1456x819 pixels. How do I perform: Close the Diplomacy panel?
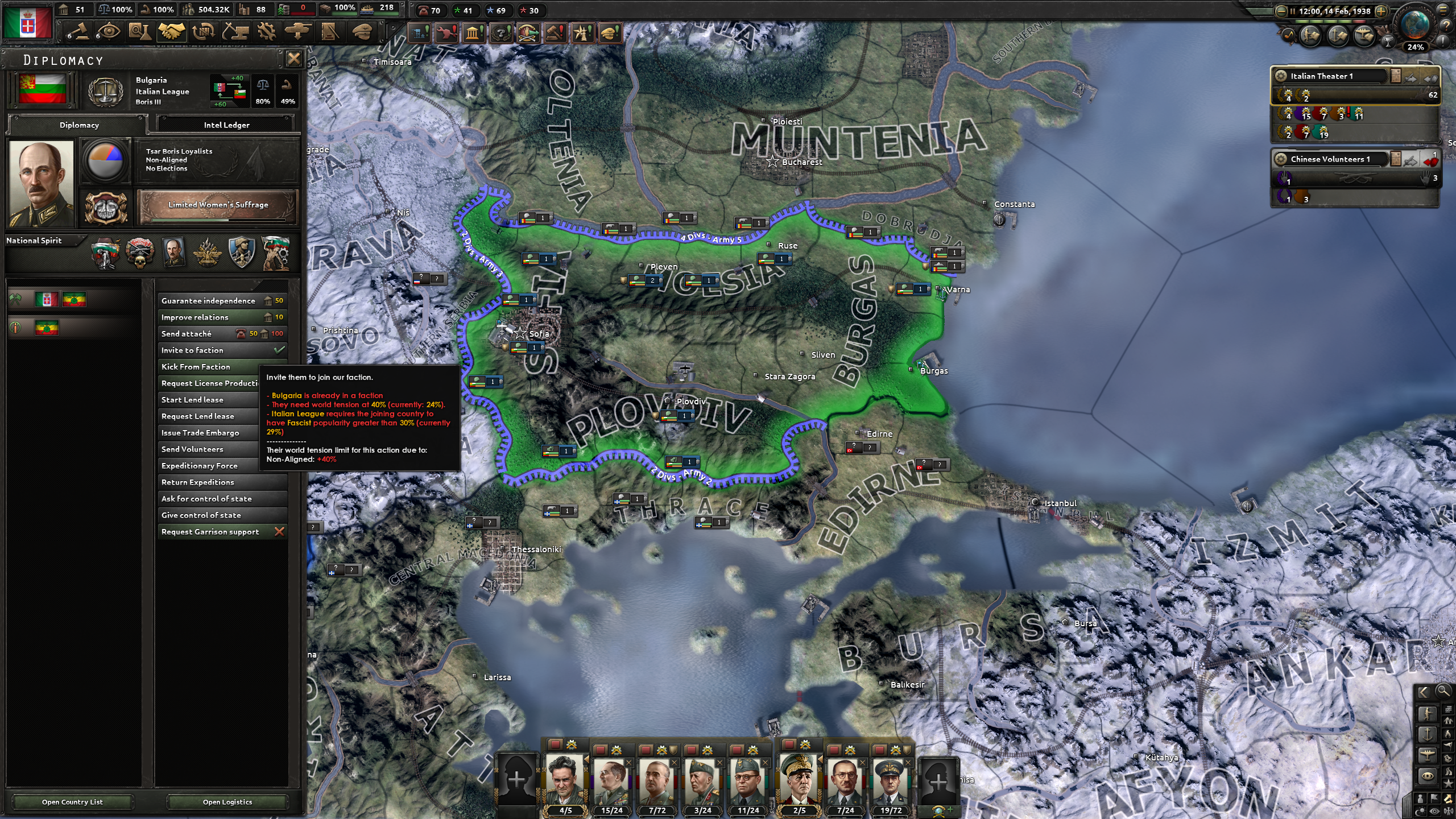293,59
